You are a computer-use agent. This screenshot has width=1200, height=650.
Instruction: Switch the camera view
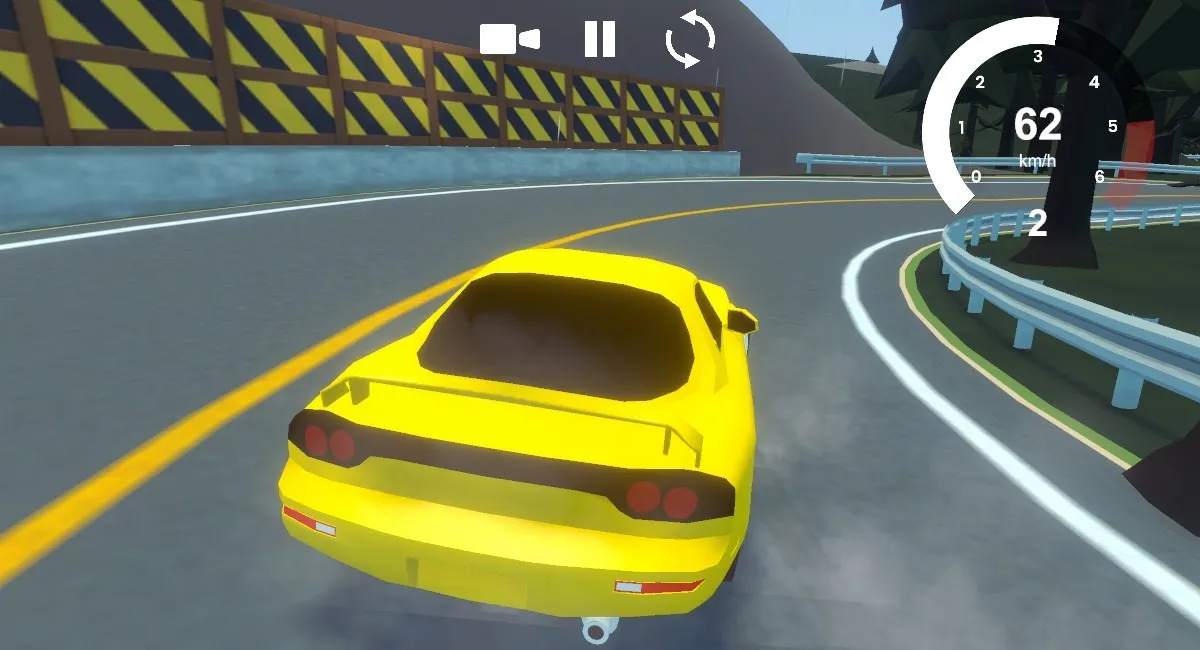point(509,39)
